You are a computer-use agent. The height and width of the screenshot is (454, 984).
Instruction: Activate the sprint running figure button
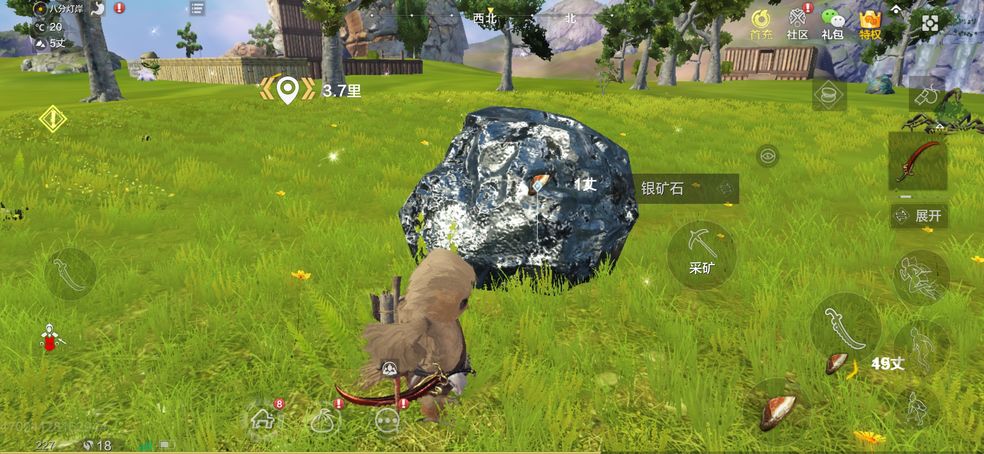917,407
